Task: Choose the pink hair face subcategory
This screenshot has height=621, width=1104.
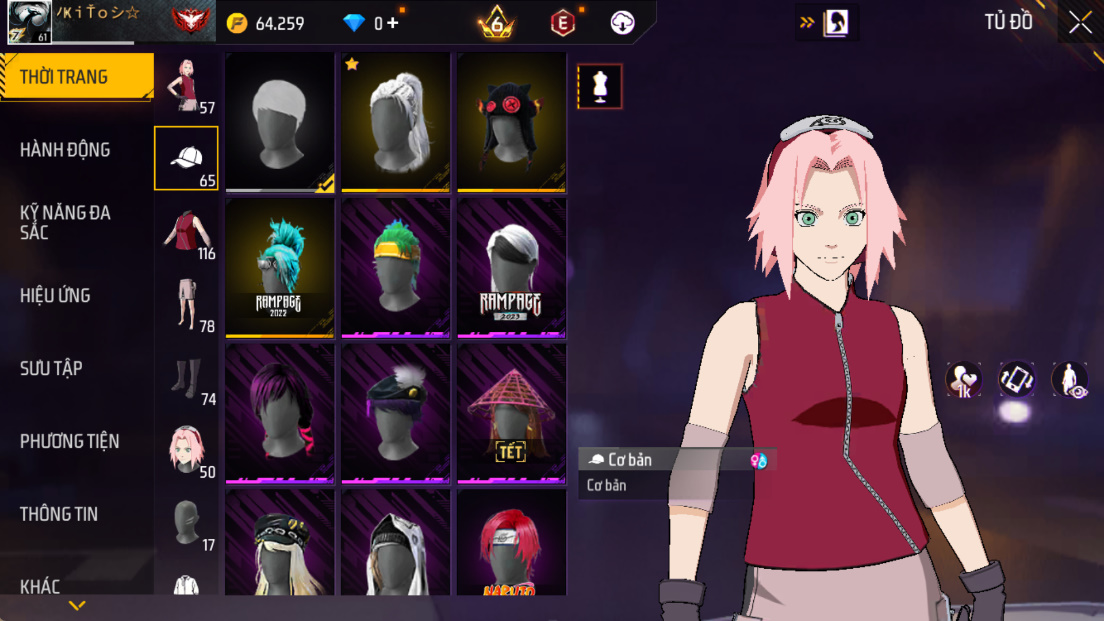Action: tap(186, 450)
